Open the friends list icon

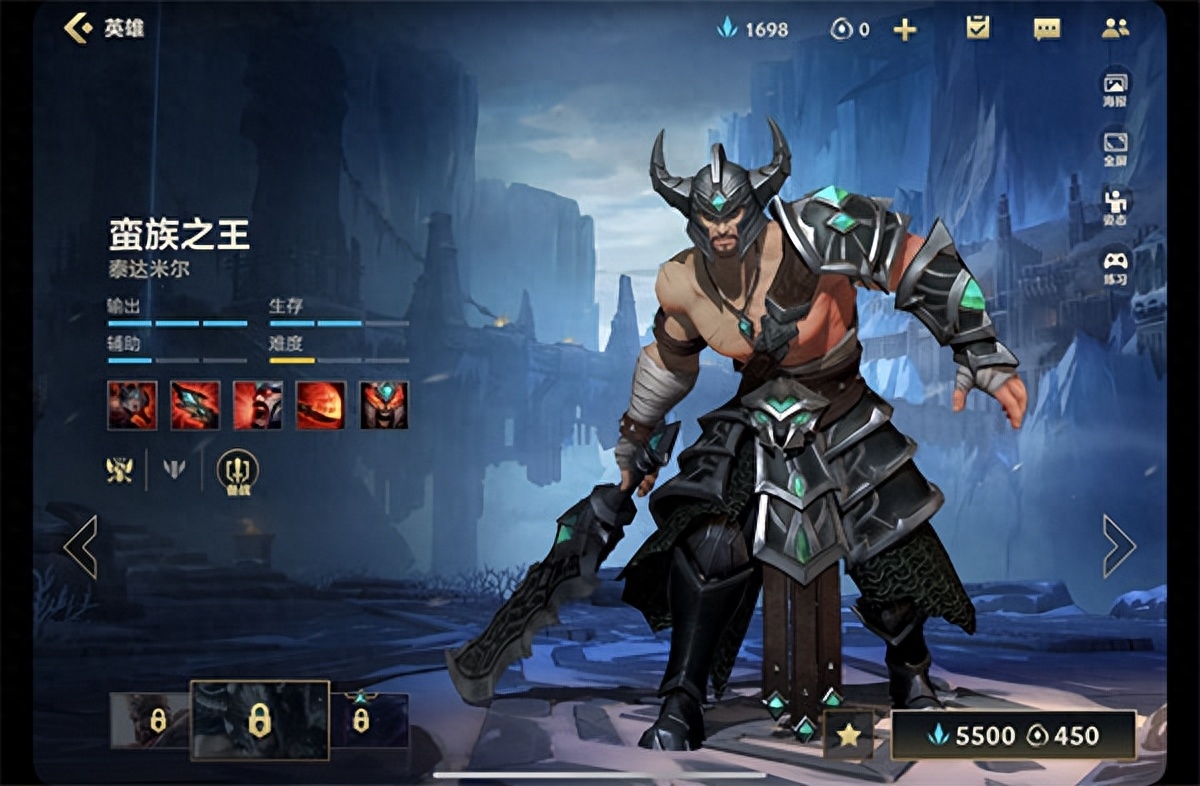[1115, 28]
